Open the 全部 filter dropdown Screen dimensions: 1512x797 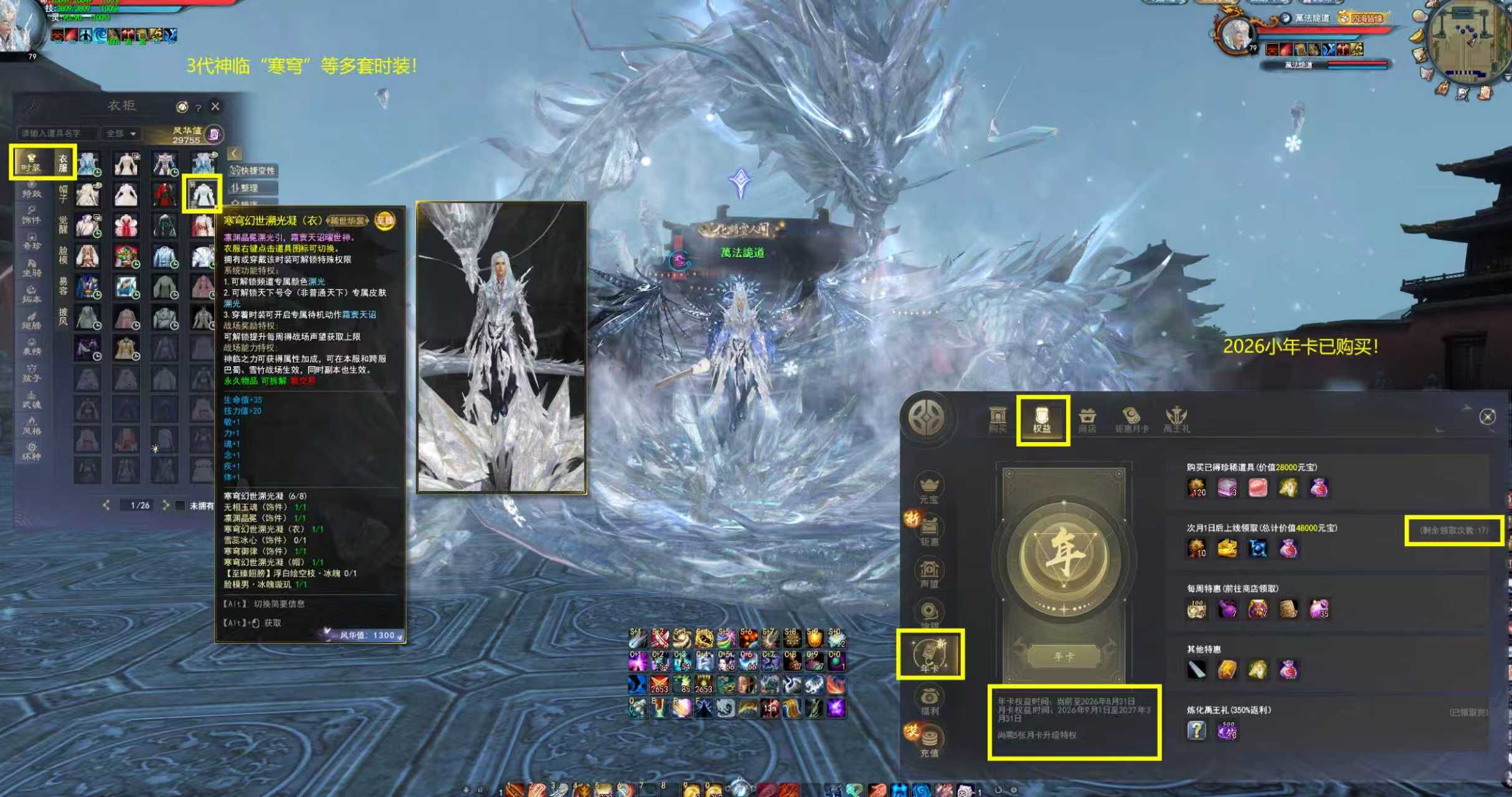pyautogui.click(x=120, y=133)
